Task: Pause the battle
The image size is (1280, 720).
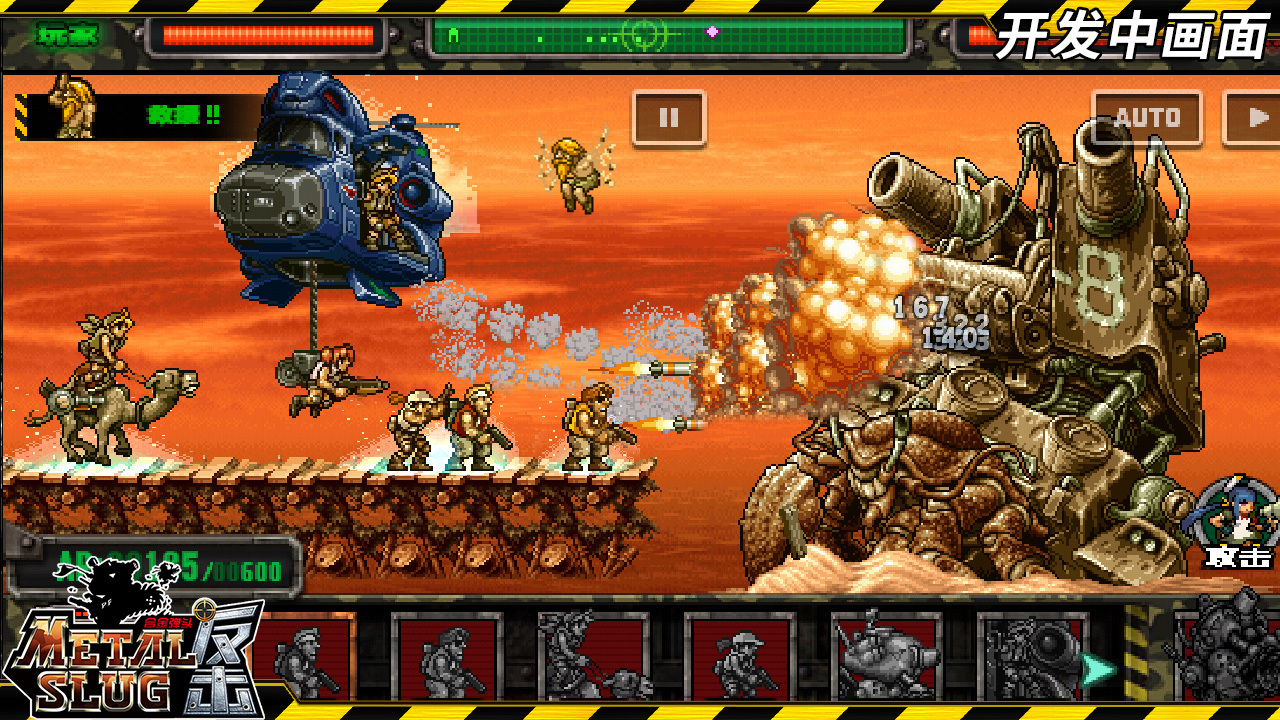Action: pyautogui.click(x=669, y=118)
